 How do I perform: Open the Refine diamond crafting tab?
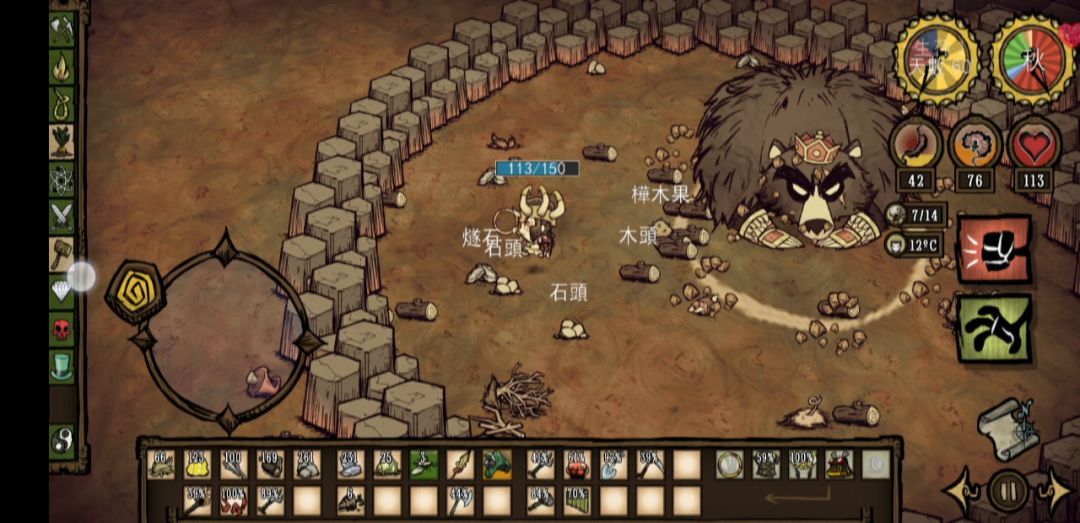click(62, 291)
